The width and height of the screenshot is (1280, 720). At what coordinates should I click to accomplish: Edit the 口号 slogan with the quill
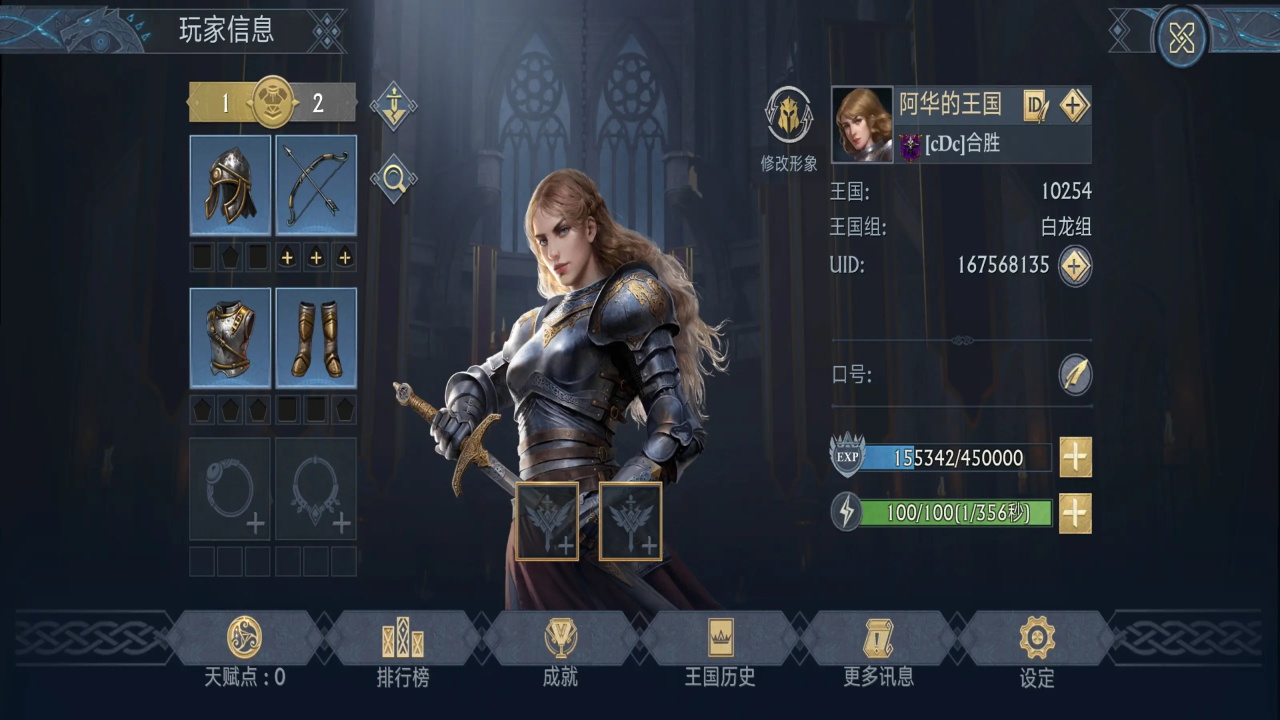click(x=1075, y=375)
